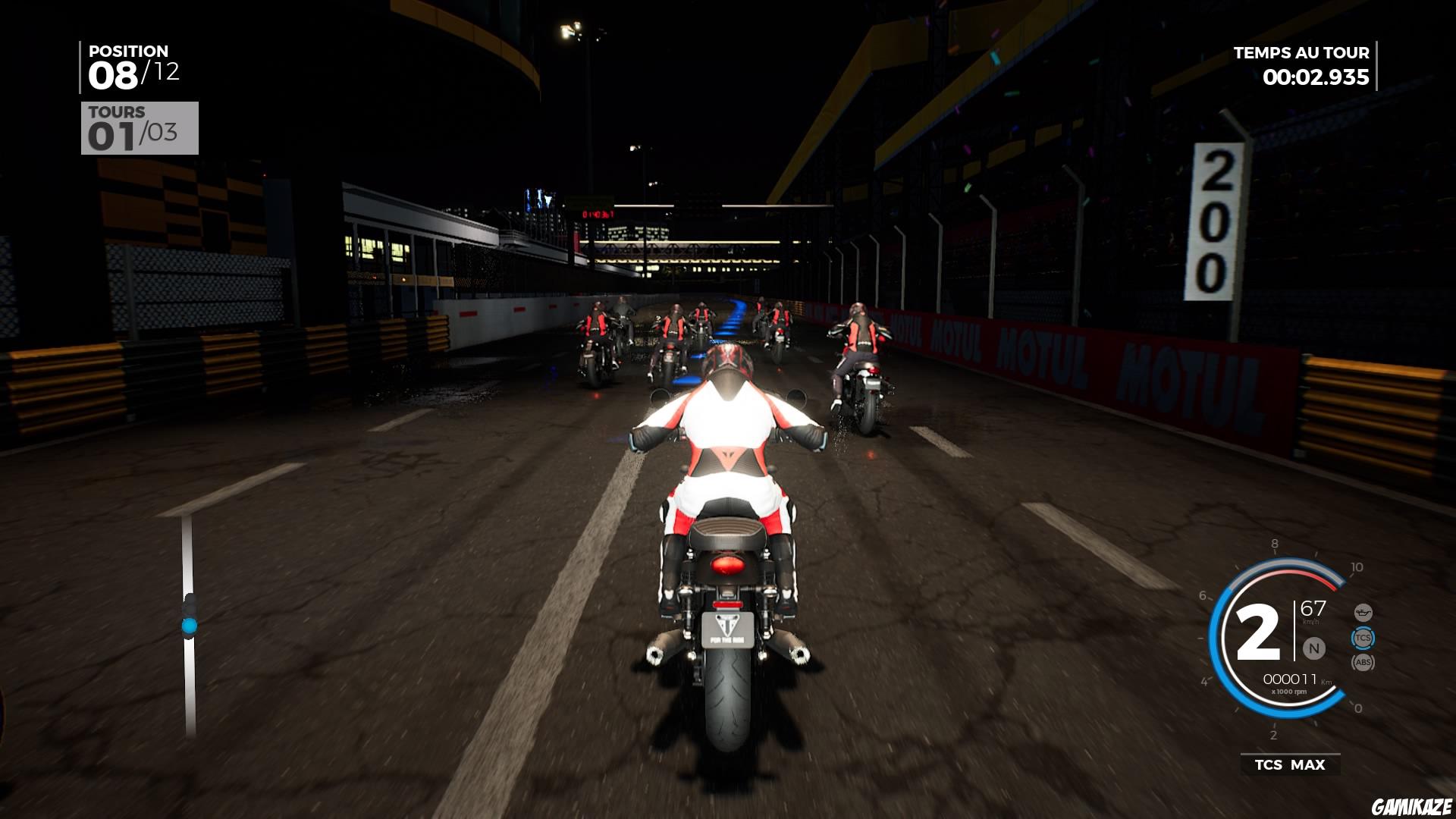This screenshot has height=819, width=1456.
Task: Click the x1000 rpm tachometer label
Action: coord(1289,691)
